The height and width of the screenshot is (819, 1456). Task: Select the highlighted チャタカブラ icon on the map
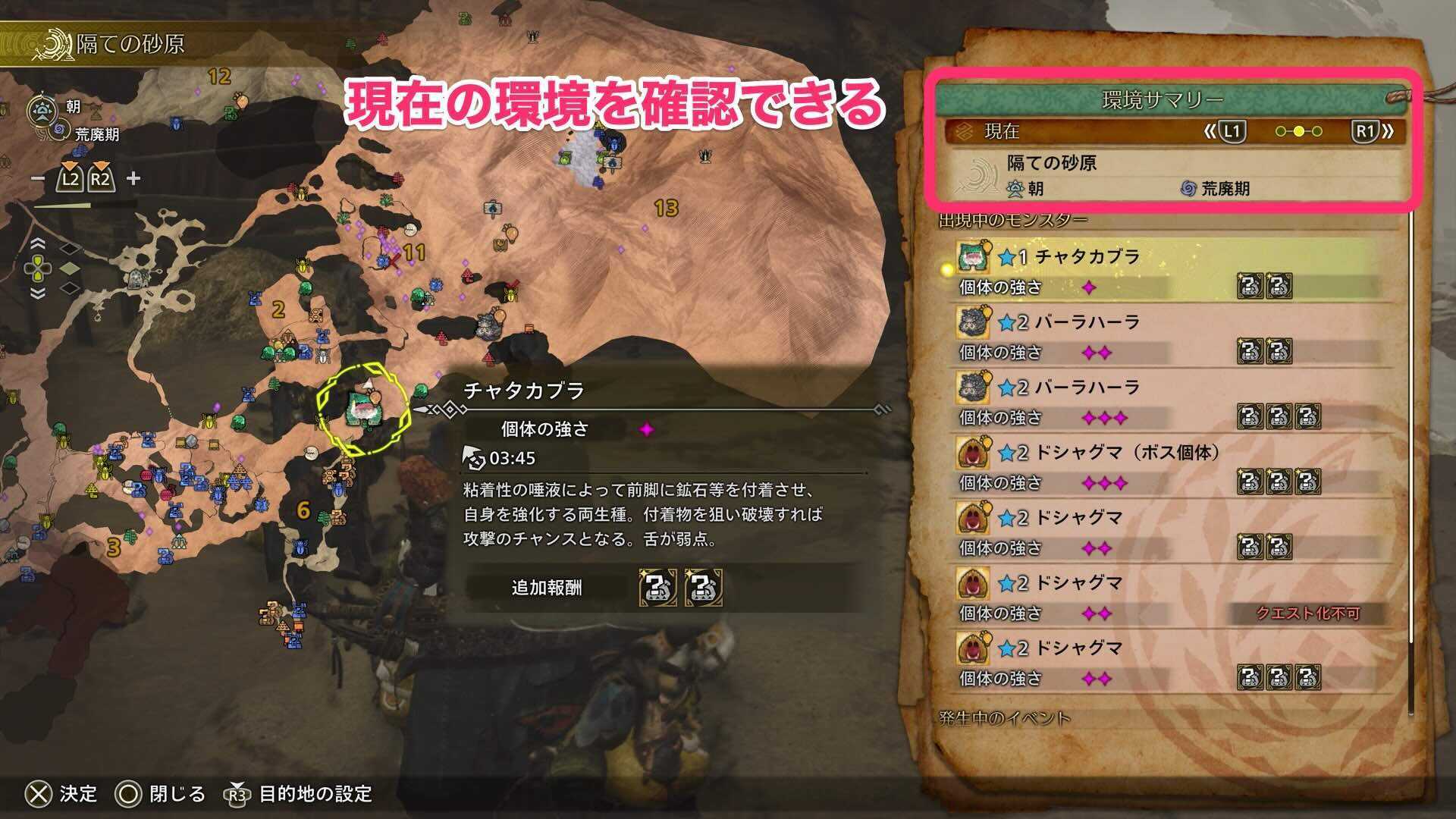[364, 409]
